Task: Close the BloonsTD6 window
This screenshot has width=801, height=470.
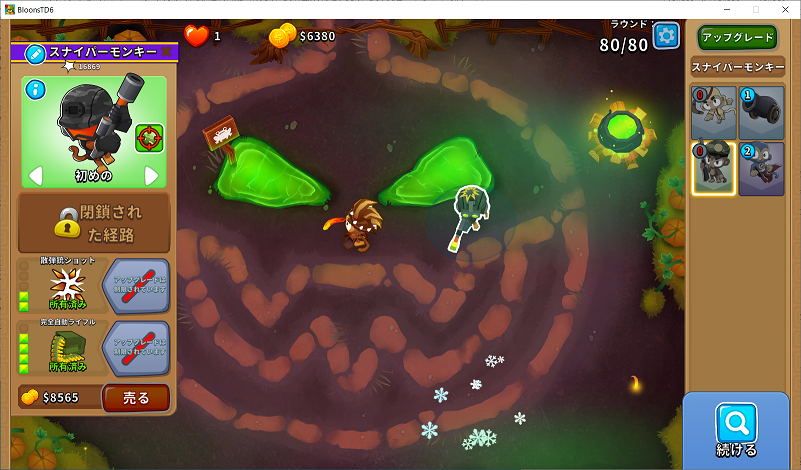Action: point(784,8)
